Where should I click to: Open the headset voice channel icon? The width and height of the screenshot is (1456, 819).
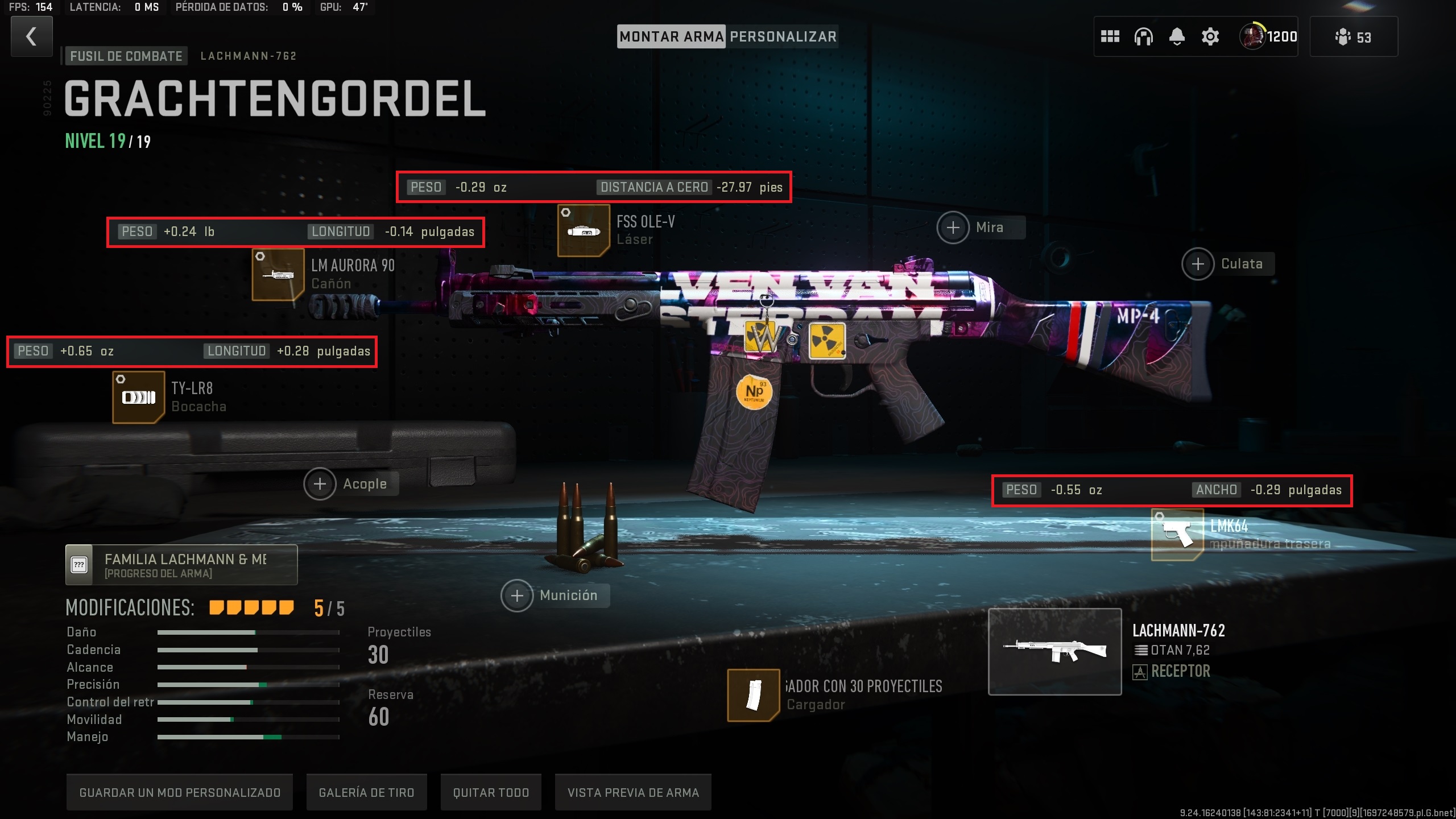click(x=1143, y=37)
